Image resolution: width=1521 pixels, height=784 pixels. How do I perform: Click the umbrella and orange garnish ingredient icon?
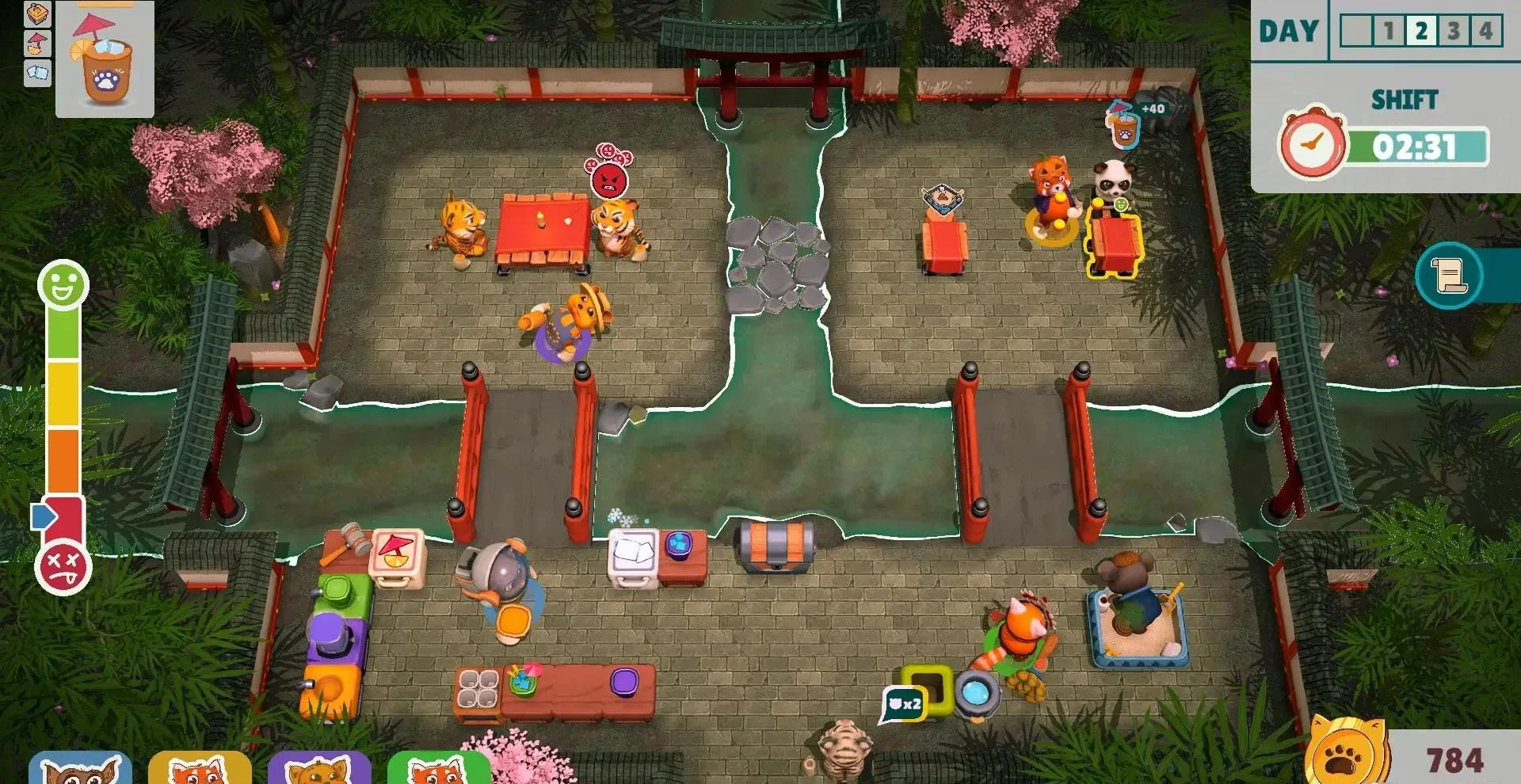coord(38,44)
